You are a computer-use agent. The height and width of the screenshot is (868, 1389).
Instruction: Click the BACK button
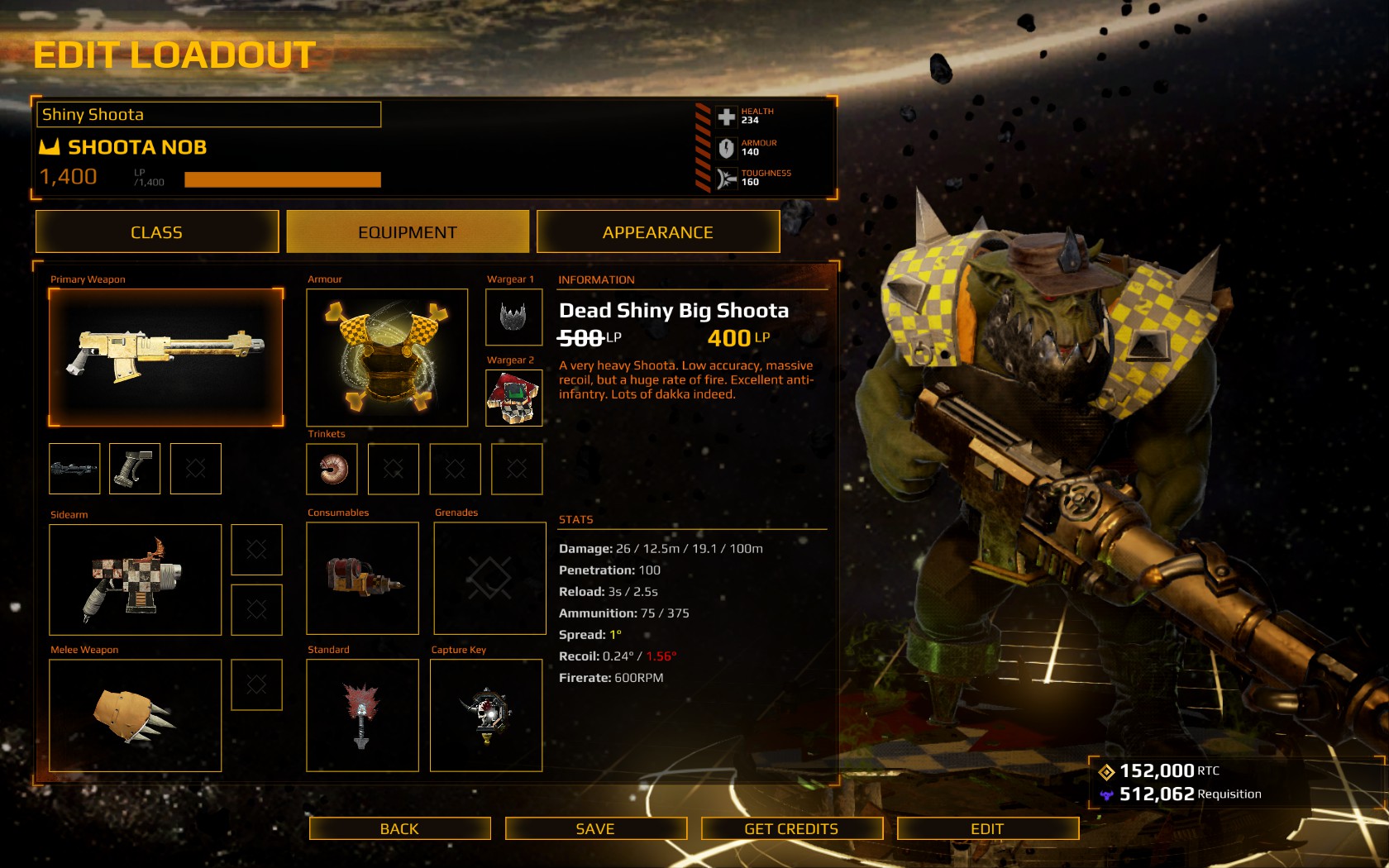coord(399,828)
